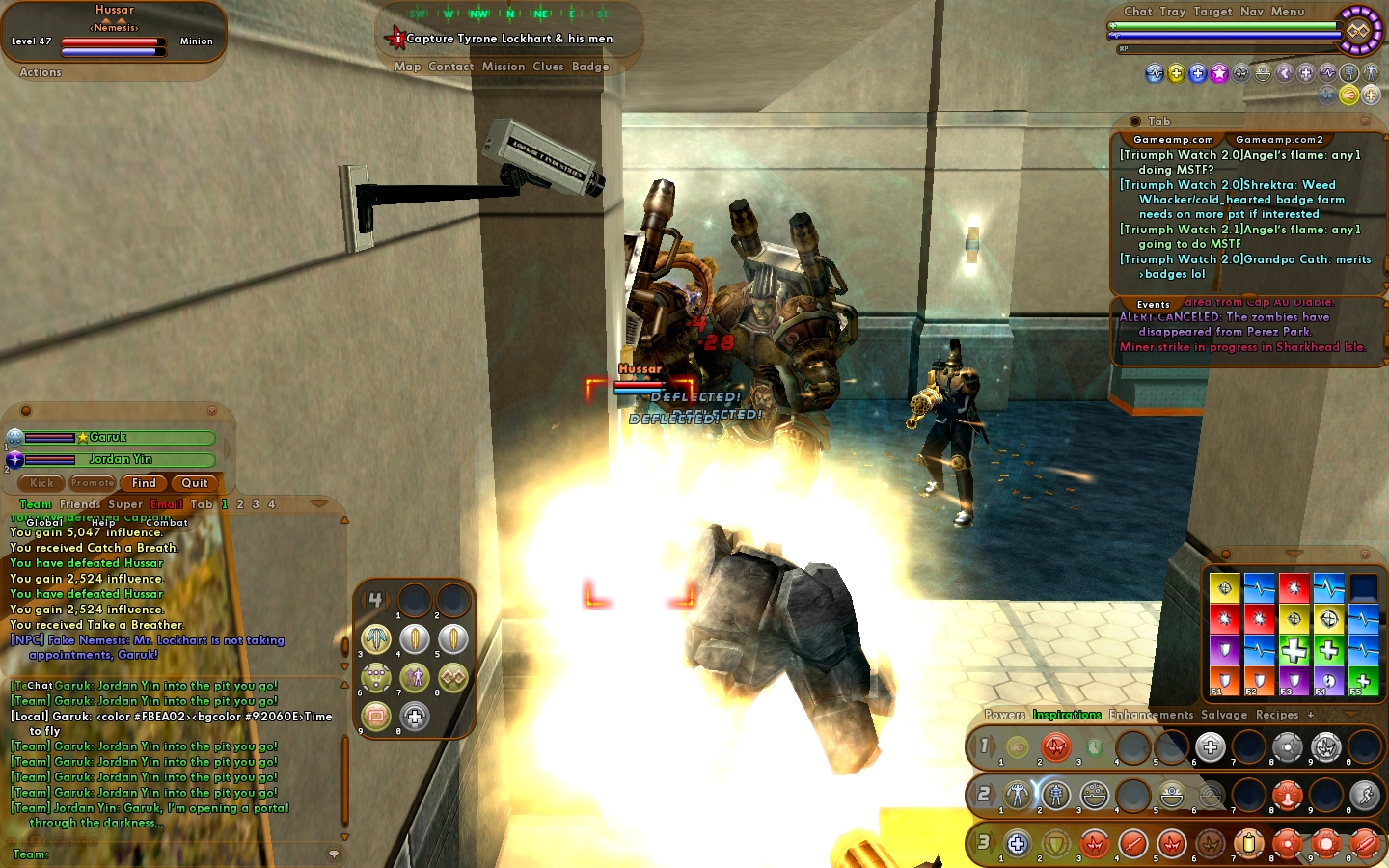
Task: Open the Gameamp.com2 chat tab
Action: coord(1279,140)
